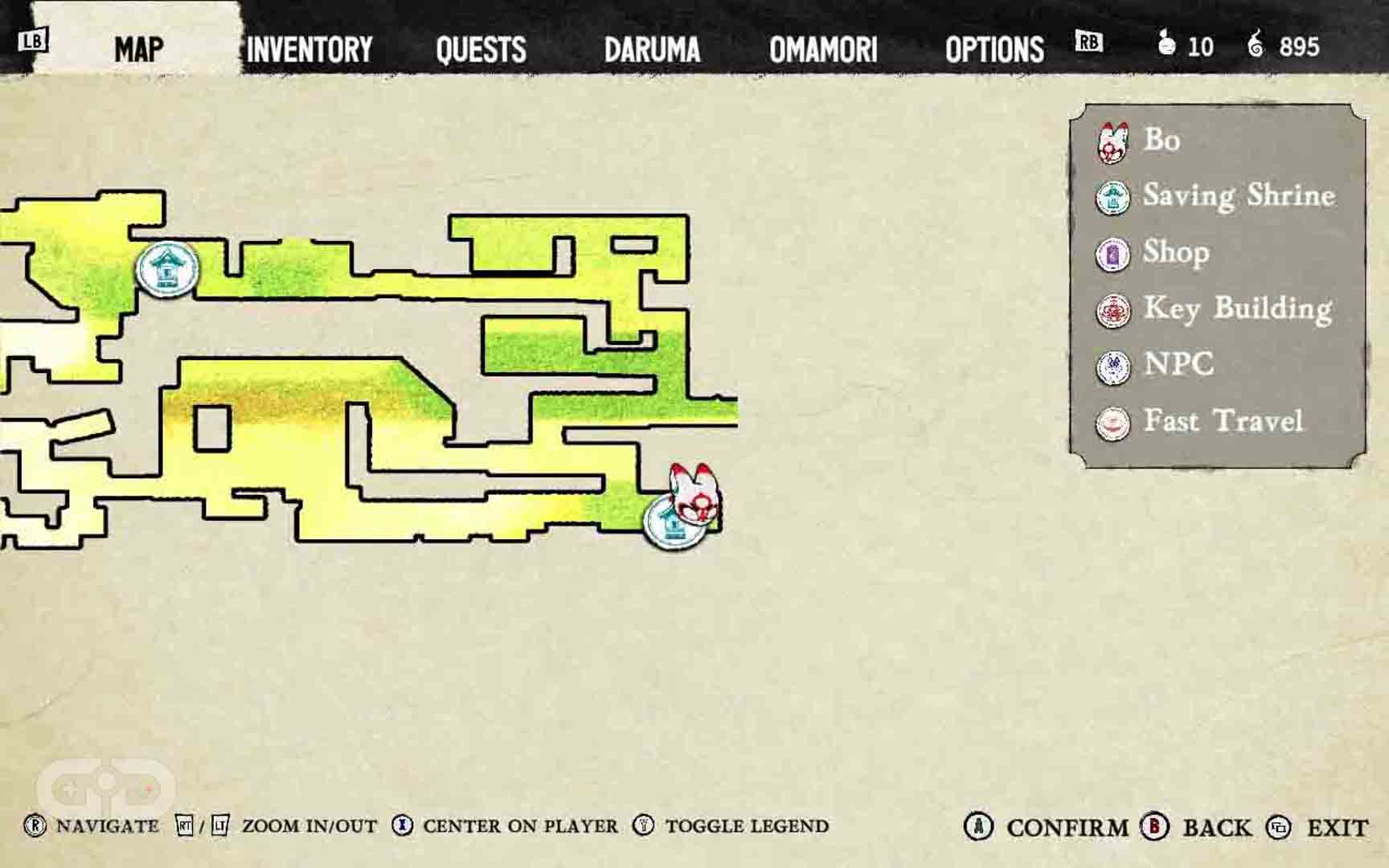The height and width of the screenshot is (868, 1389).
Task: Click the Key Building legend icon
Action: coord(1112,311)
